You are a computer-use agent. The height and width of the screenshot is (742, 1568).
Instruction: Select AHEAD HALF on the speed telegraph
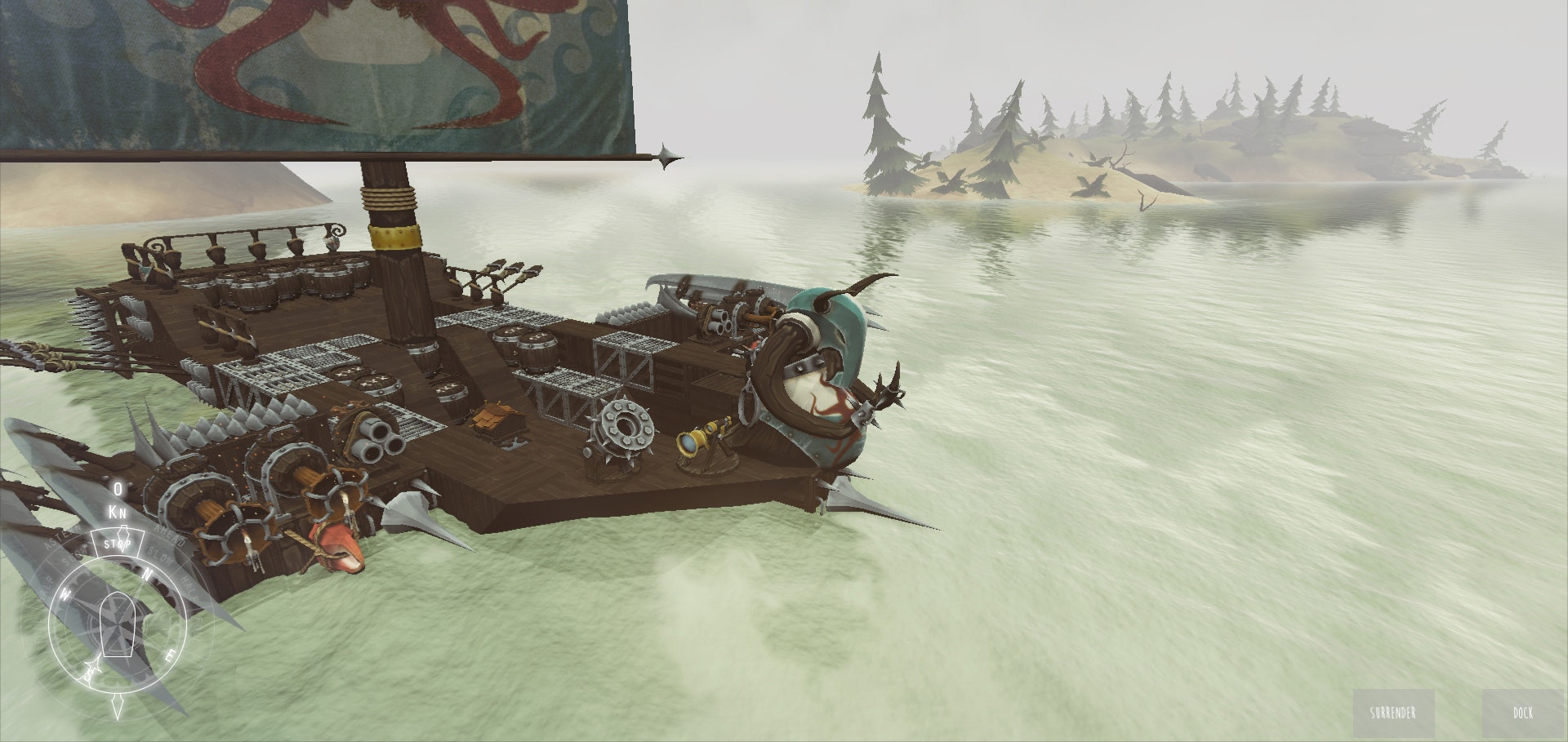(x=189, y=586)
